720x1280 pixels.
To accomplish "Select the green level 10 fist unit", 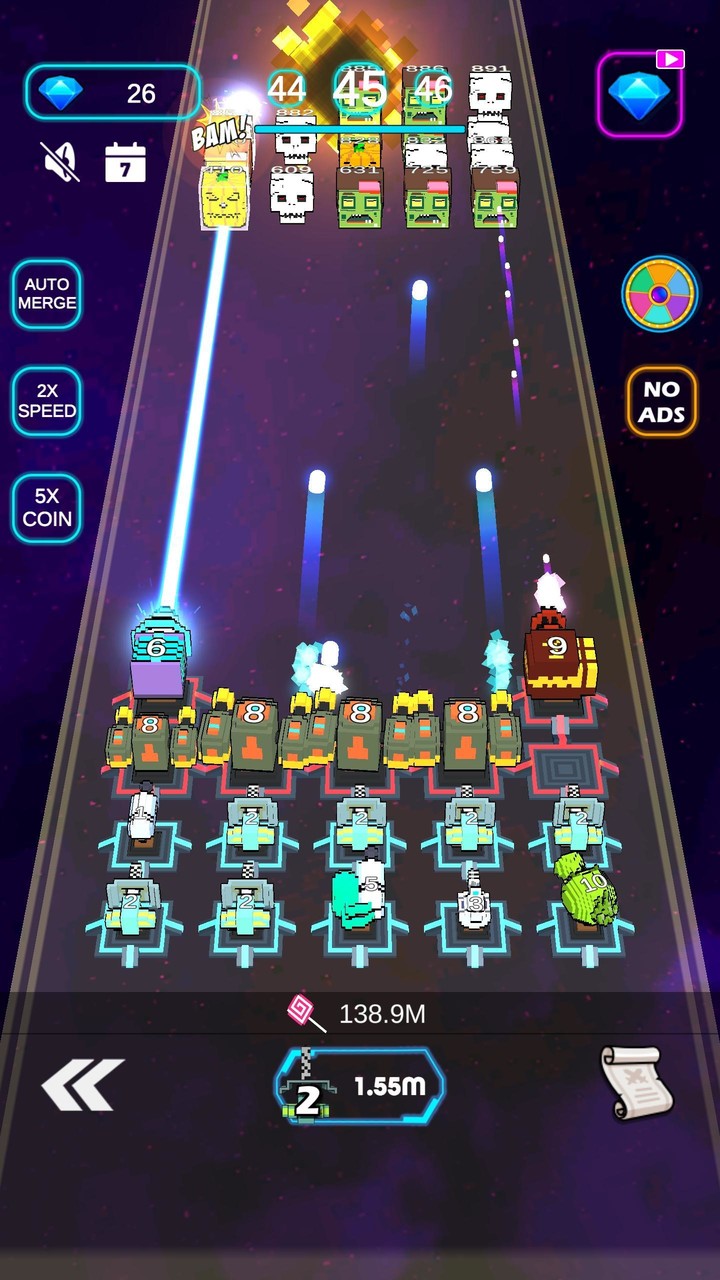I will [x=584, y=888].
